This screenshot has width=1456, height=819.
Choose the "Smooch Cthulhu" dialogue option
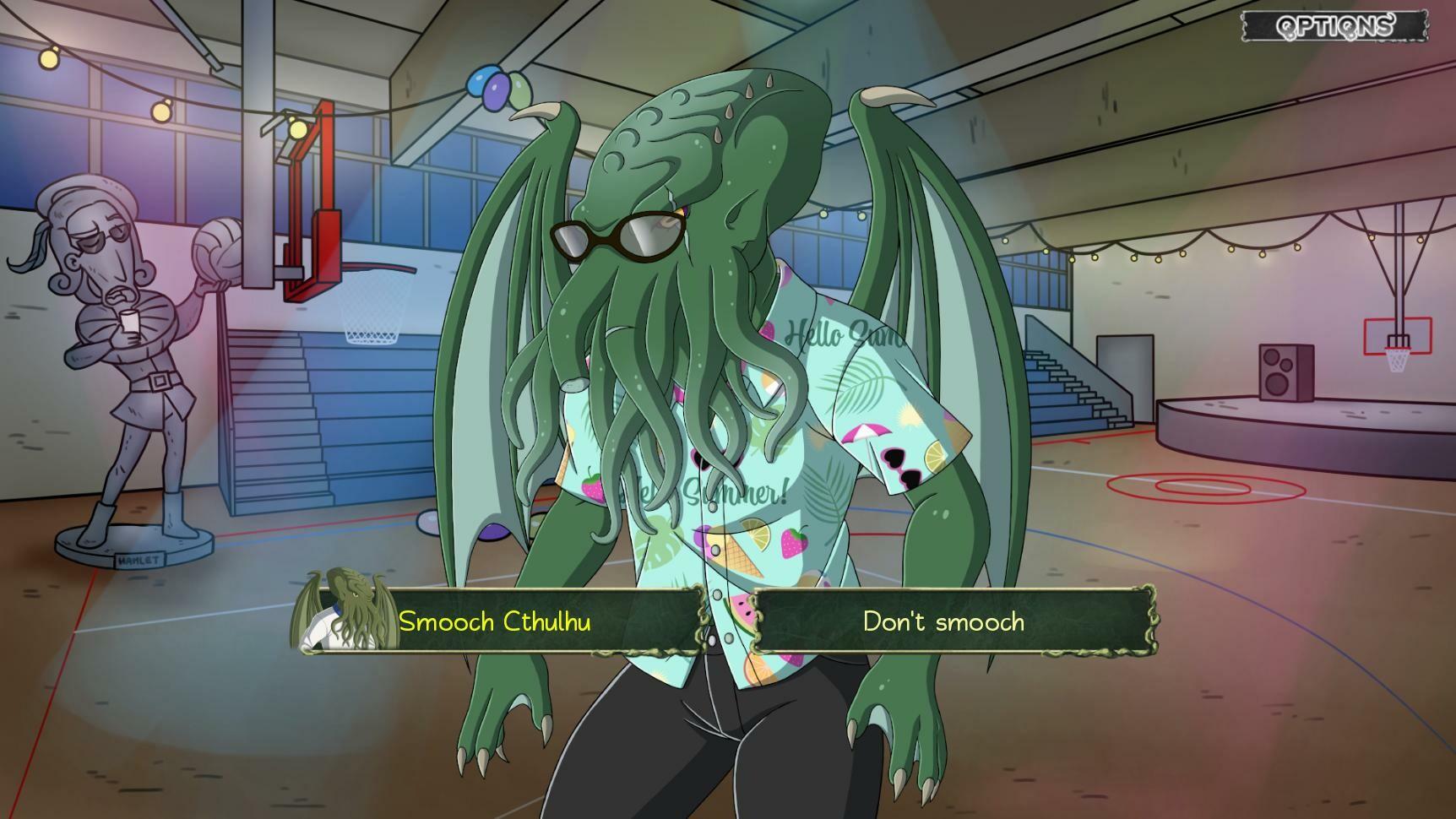click(x=497, y=622)
